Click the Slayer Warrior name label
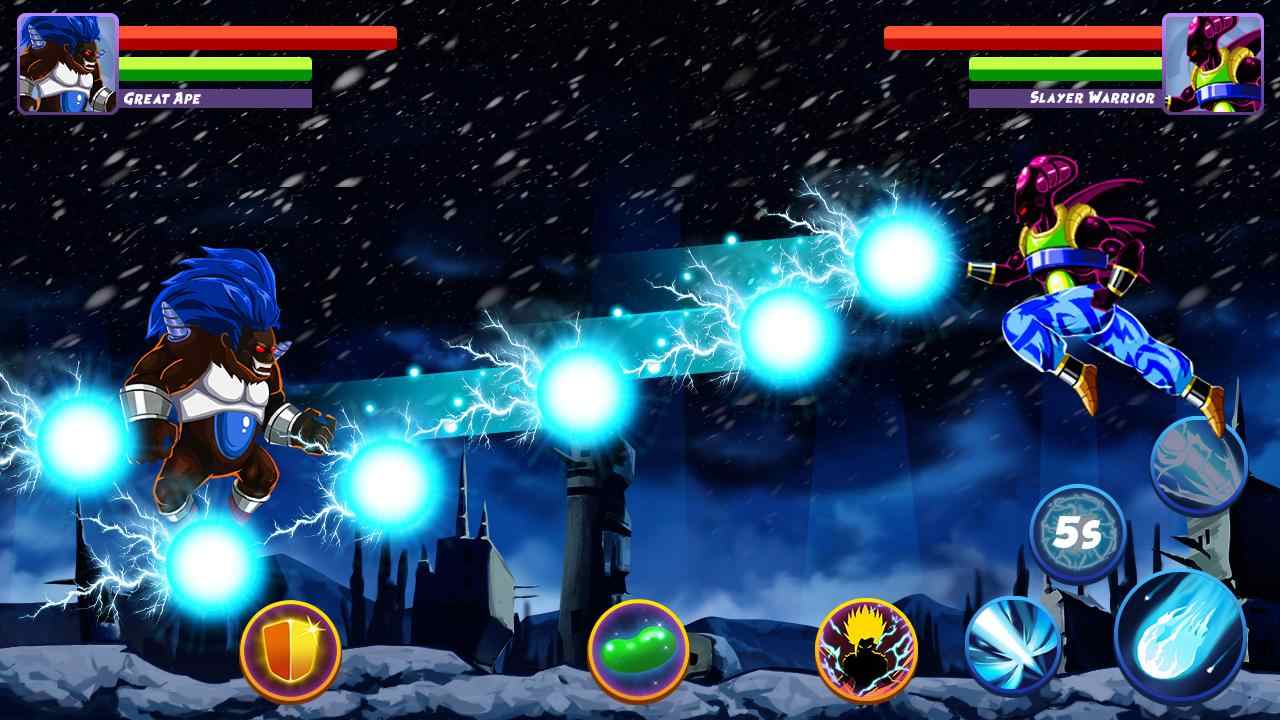 [1092, 98]
